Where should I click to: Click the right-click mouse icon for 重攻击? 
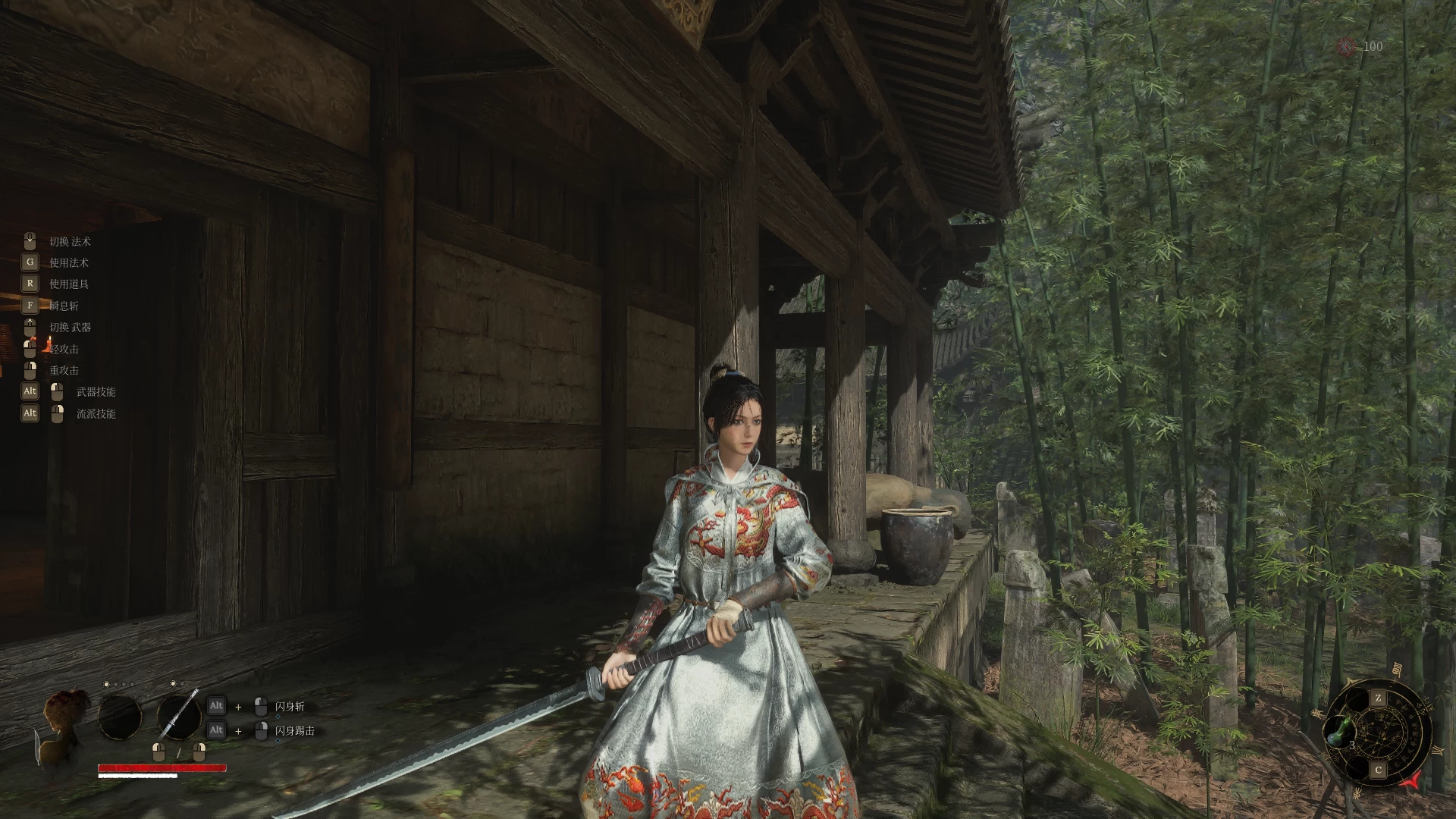(x=30, y=369)
